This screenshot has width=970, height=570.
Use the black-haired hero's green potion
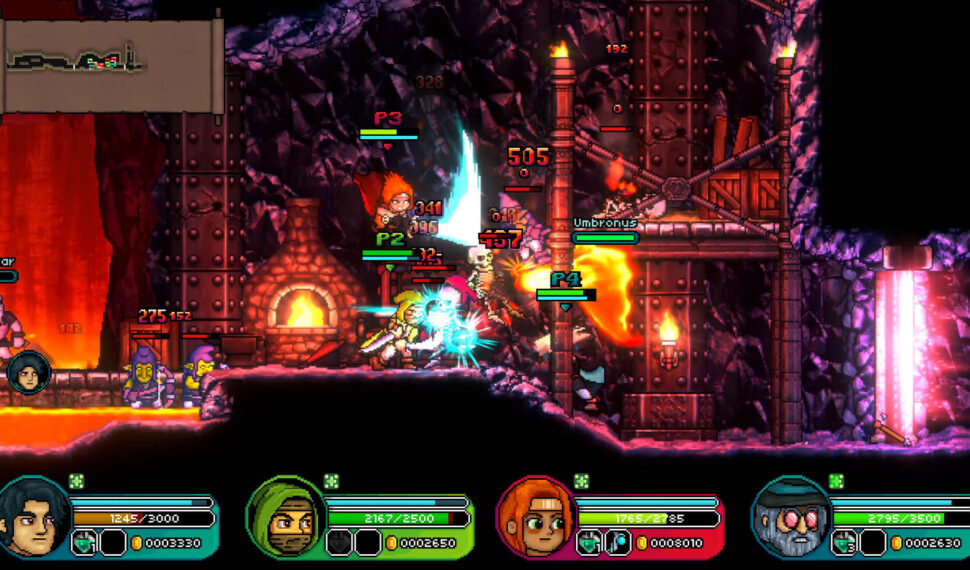point(84,543)
